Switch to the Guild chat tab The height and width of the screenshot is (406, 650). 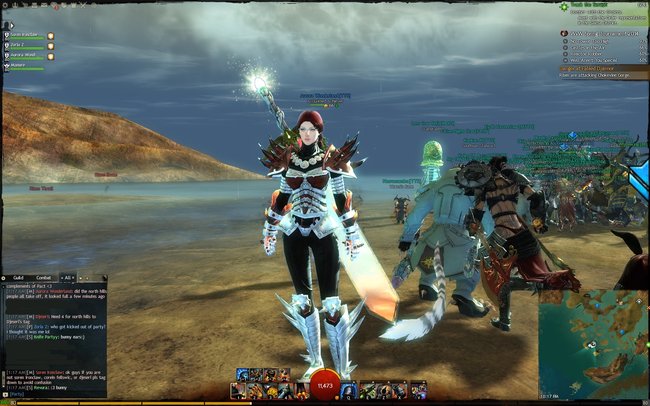point(18,277)
